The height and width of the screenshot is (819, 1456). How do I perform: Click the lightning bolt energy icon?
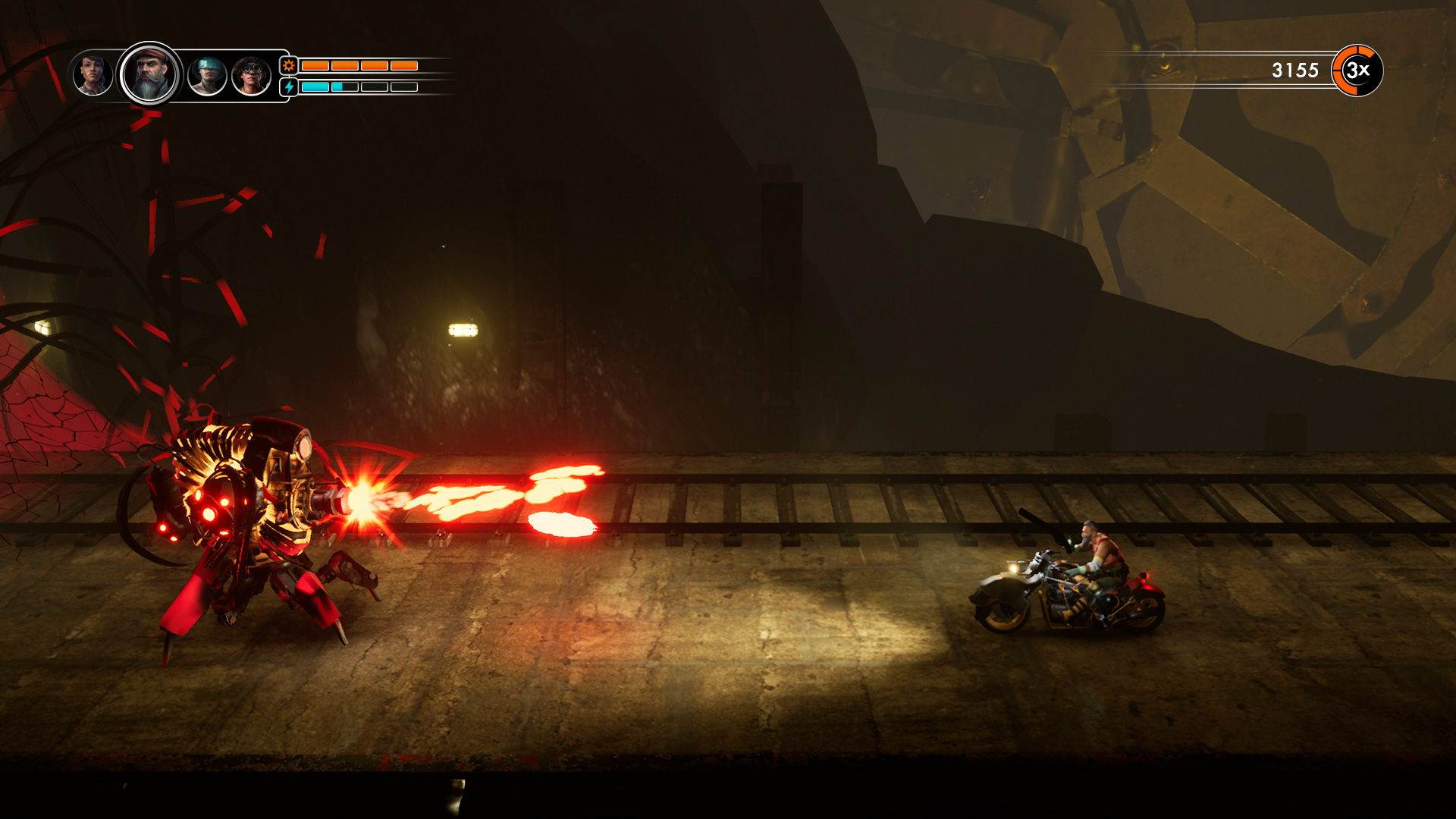tap(289, 86)
